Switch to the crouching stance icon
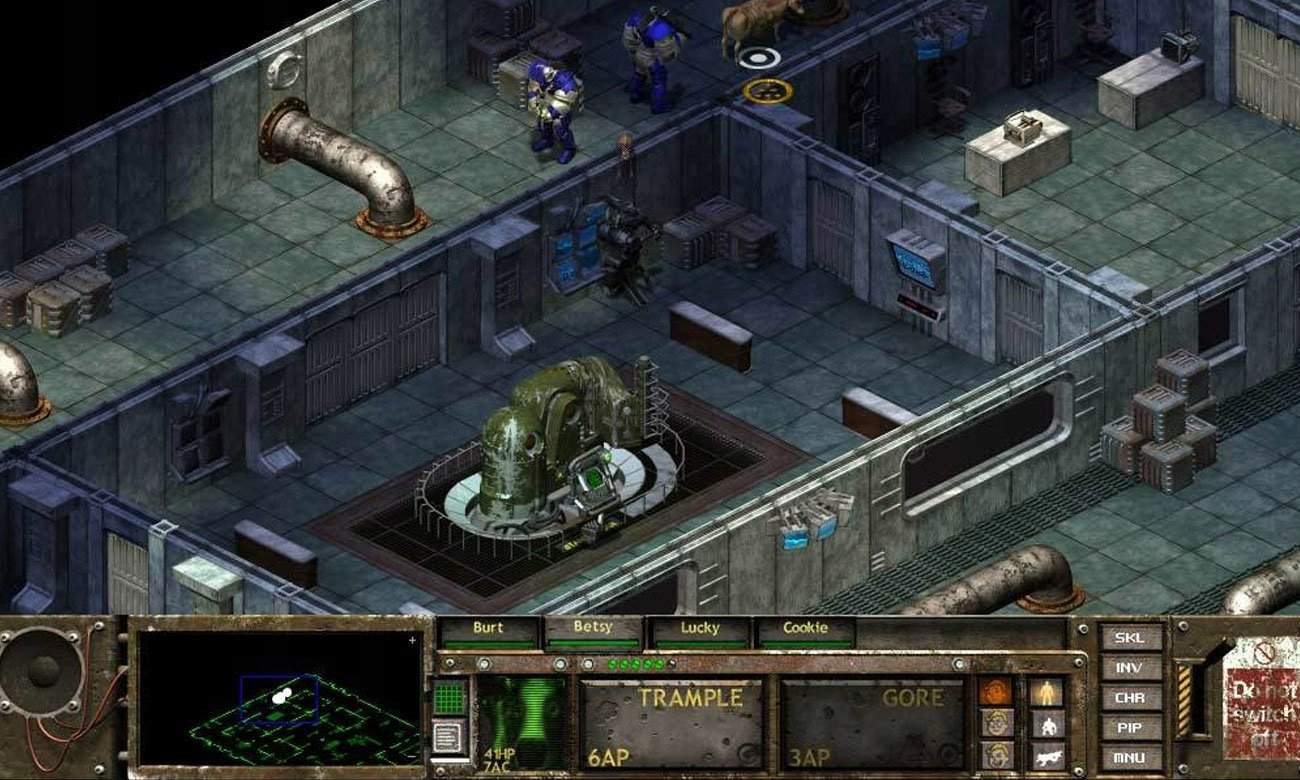1300x780 pixels. (x=1046, y=724)
